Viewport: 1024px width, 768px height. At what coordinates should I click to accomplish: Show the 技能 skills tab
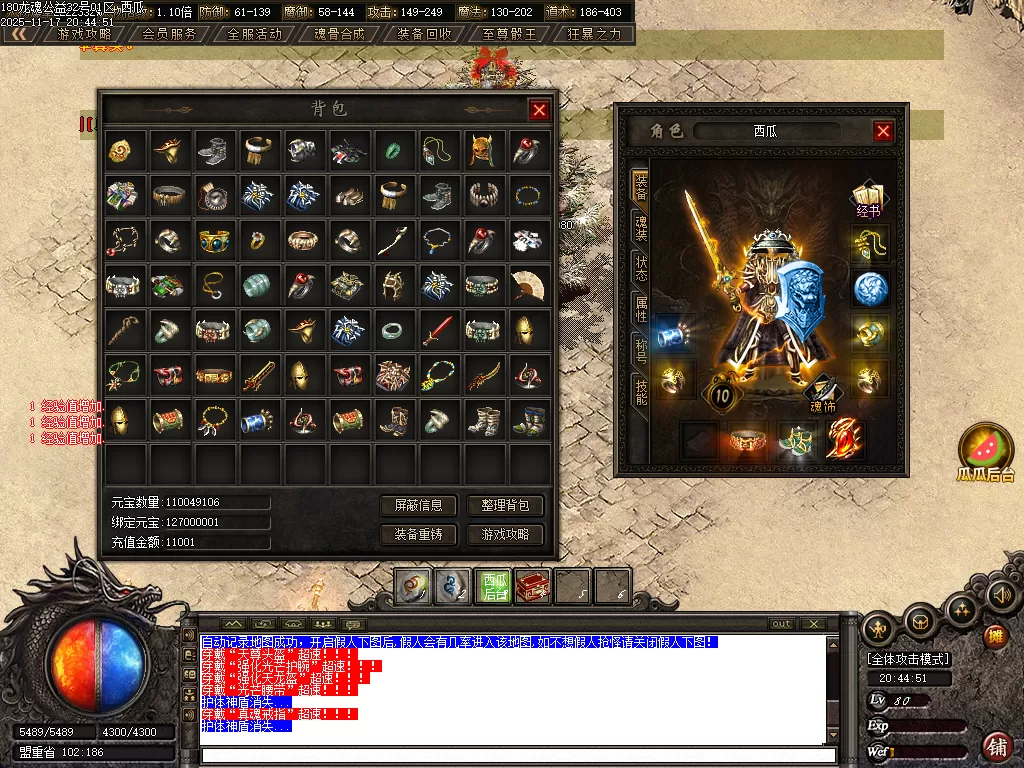pyautogui.click(x=640, y=390)
